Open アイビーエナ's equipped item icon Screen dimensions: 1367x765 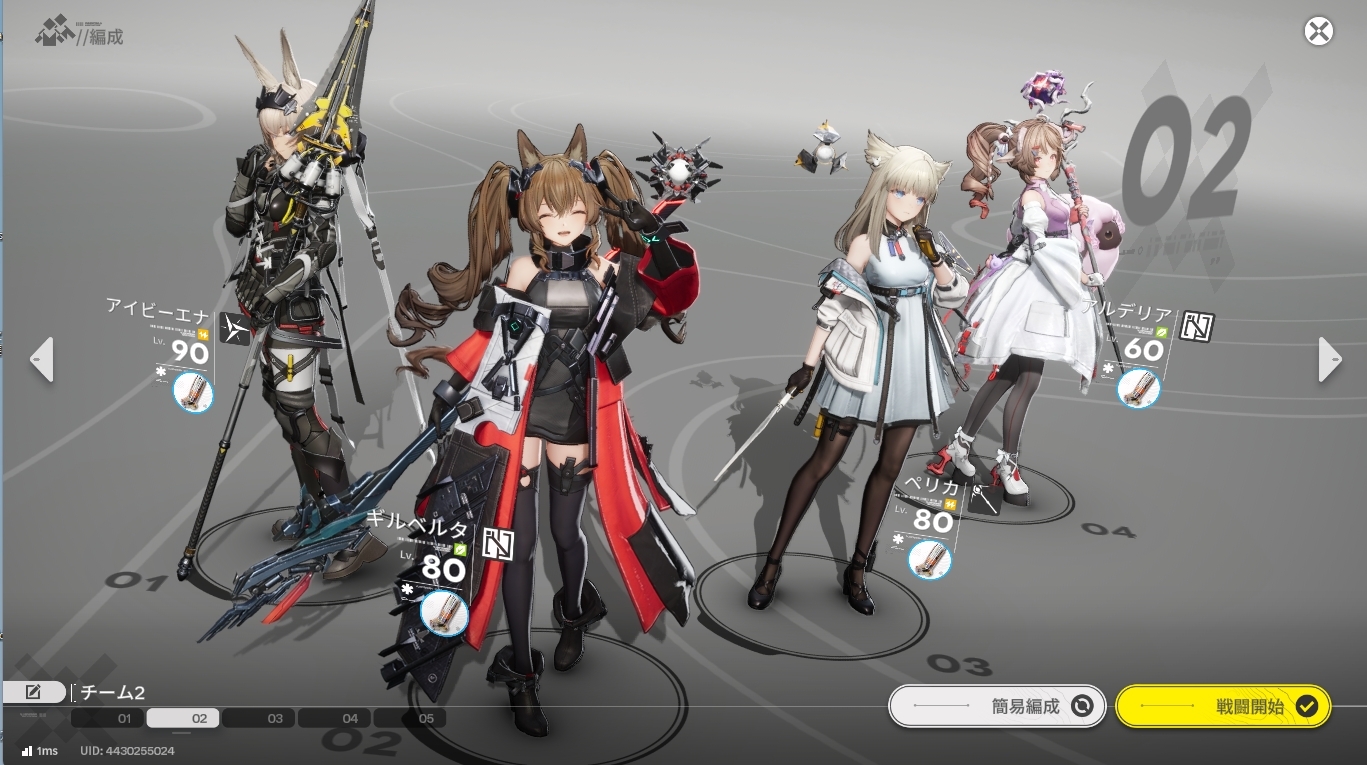[x=193, y=391]
